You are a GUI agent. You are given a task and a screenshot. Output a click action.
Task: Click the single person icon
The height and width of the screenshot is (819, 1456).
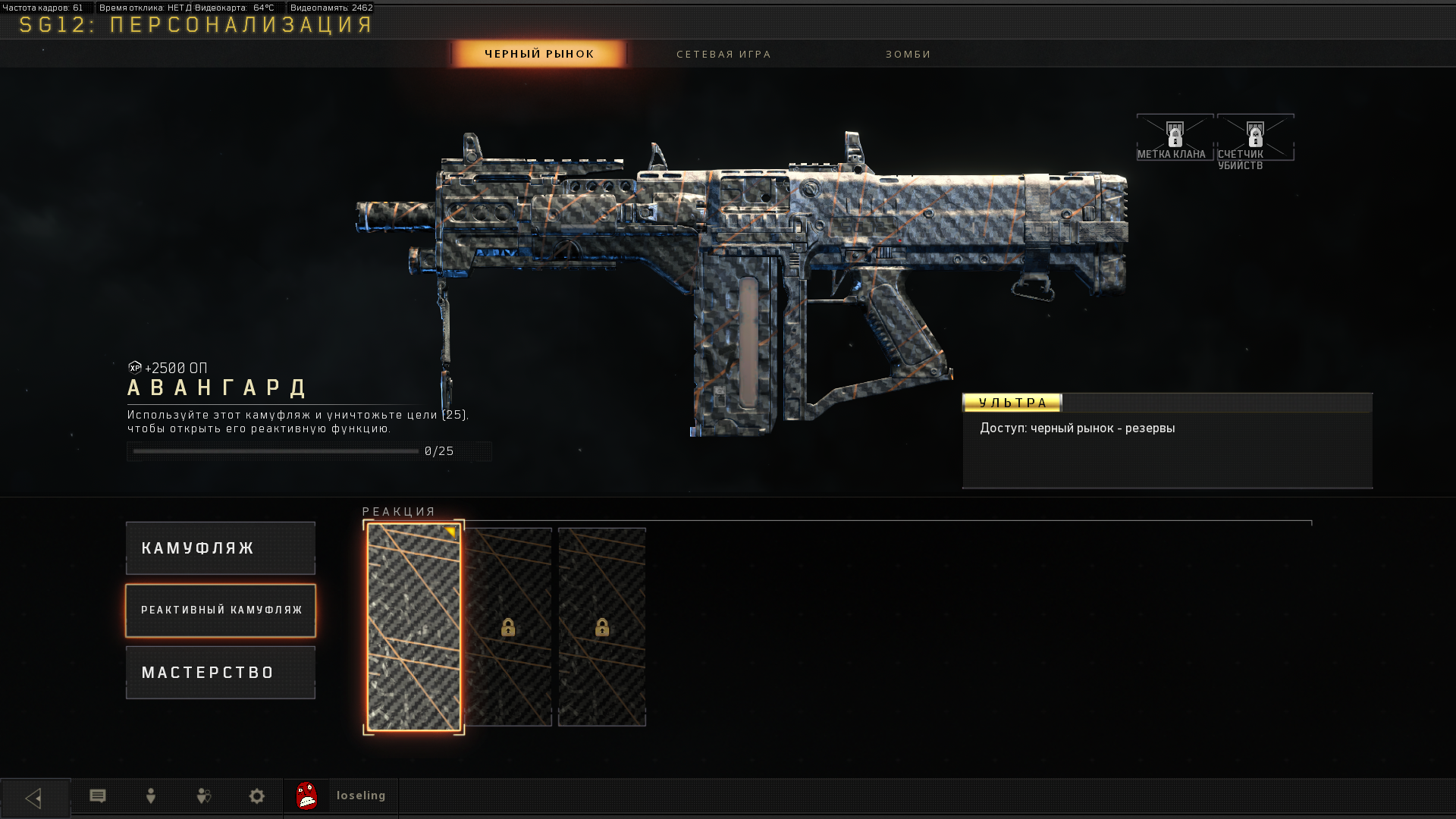tap(151, 796)
